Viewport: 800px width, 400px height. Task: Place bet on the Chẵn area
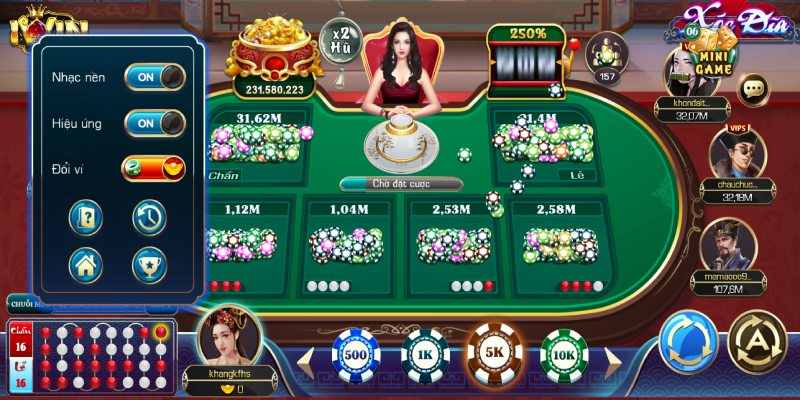[x=258, y=145]
